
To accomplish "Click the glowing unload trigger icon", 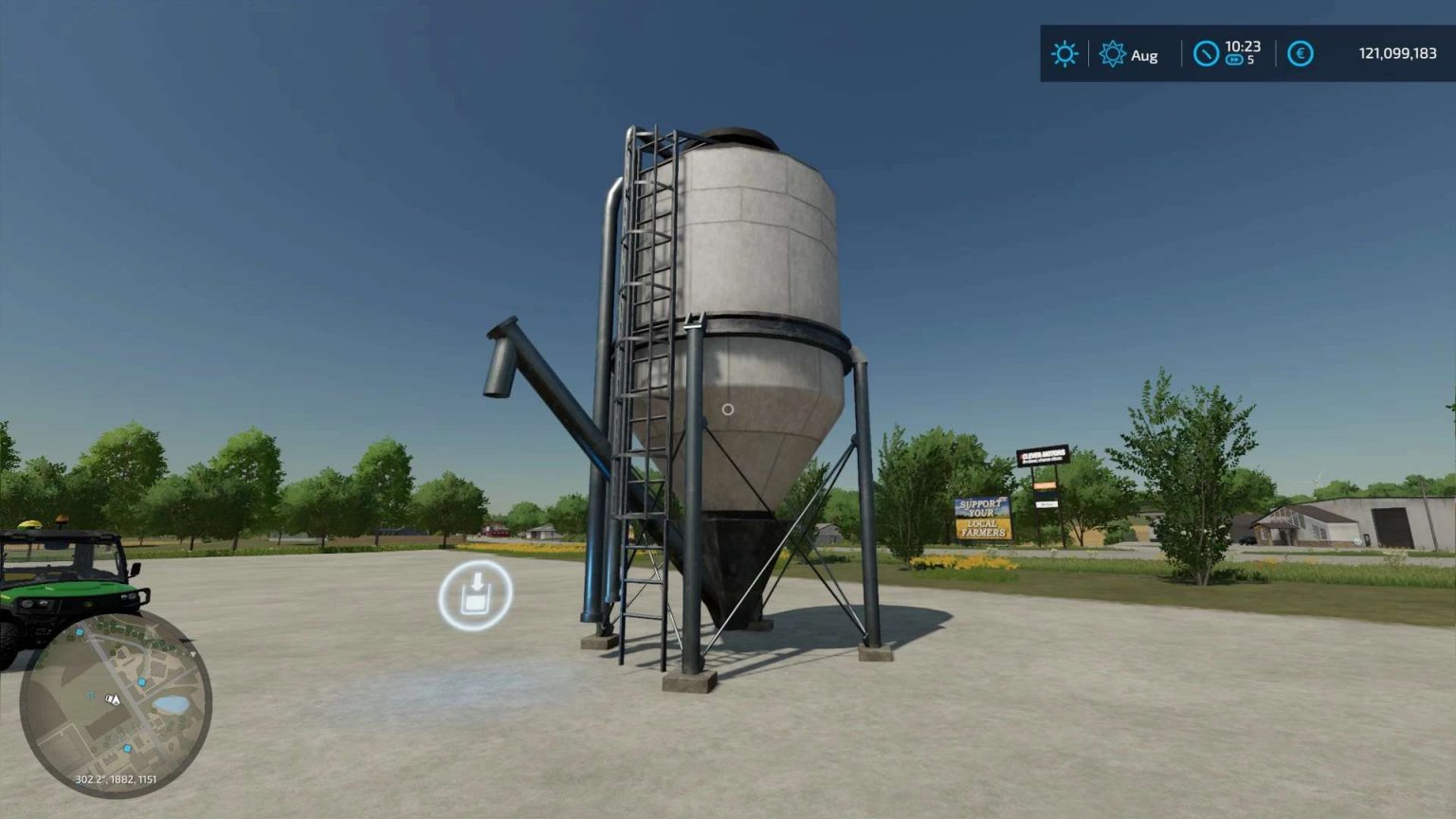I will click(x=476, y=592).
